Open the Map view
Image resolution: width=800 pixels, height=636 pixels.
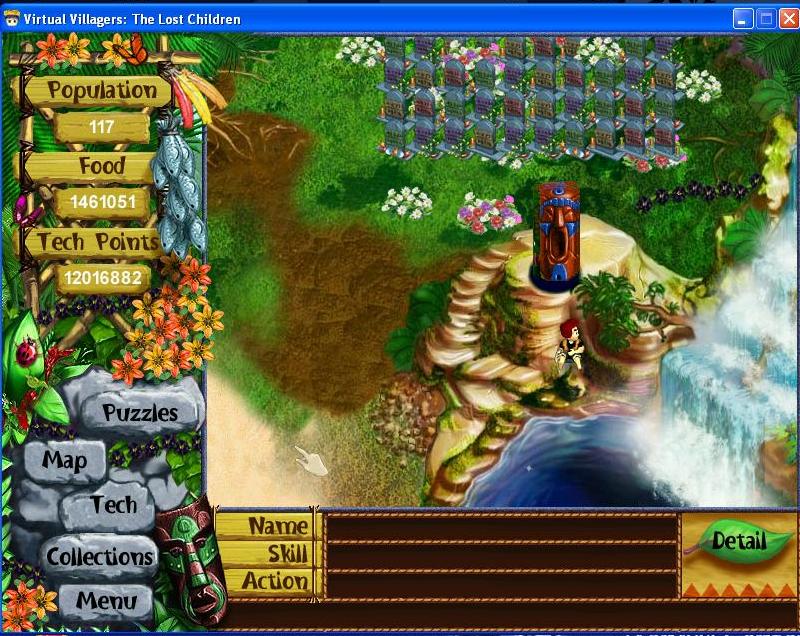click(65, 461)
